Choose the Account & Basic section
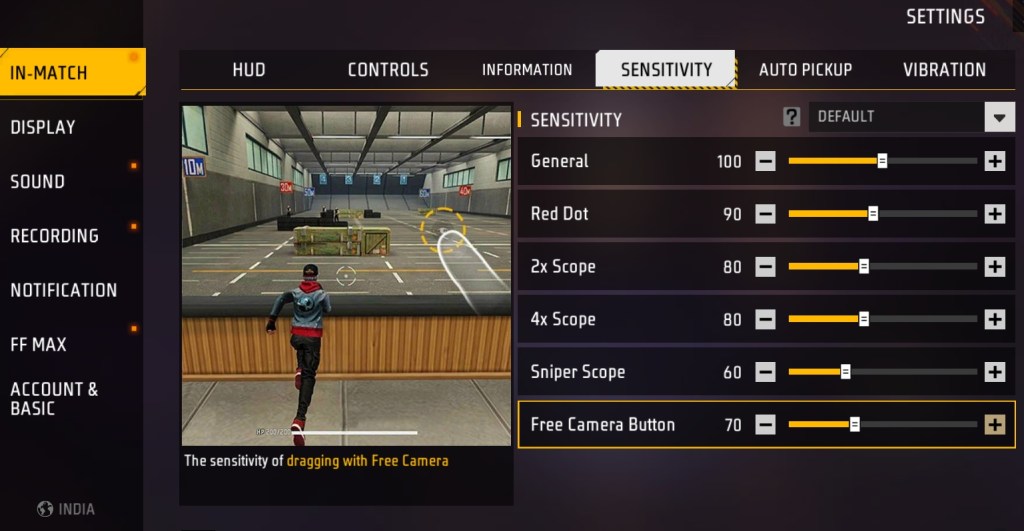This screenshot has height=531, width=1024. pos(54,398)
